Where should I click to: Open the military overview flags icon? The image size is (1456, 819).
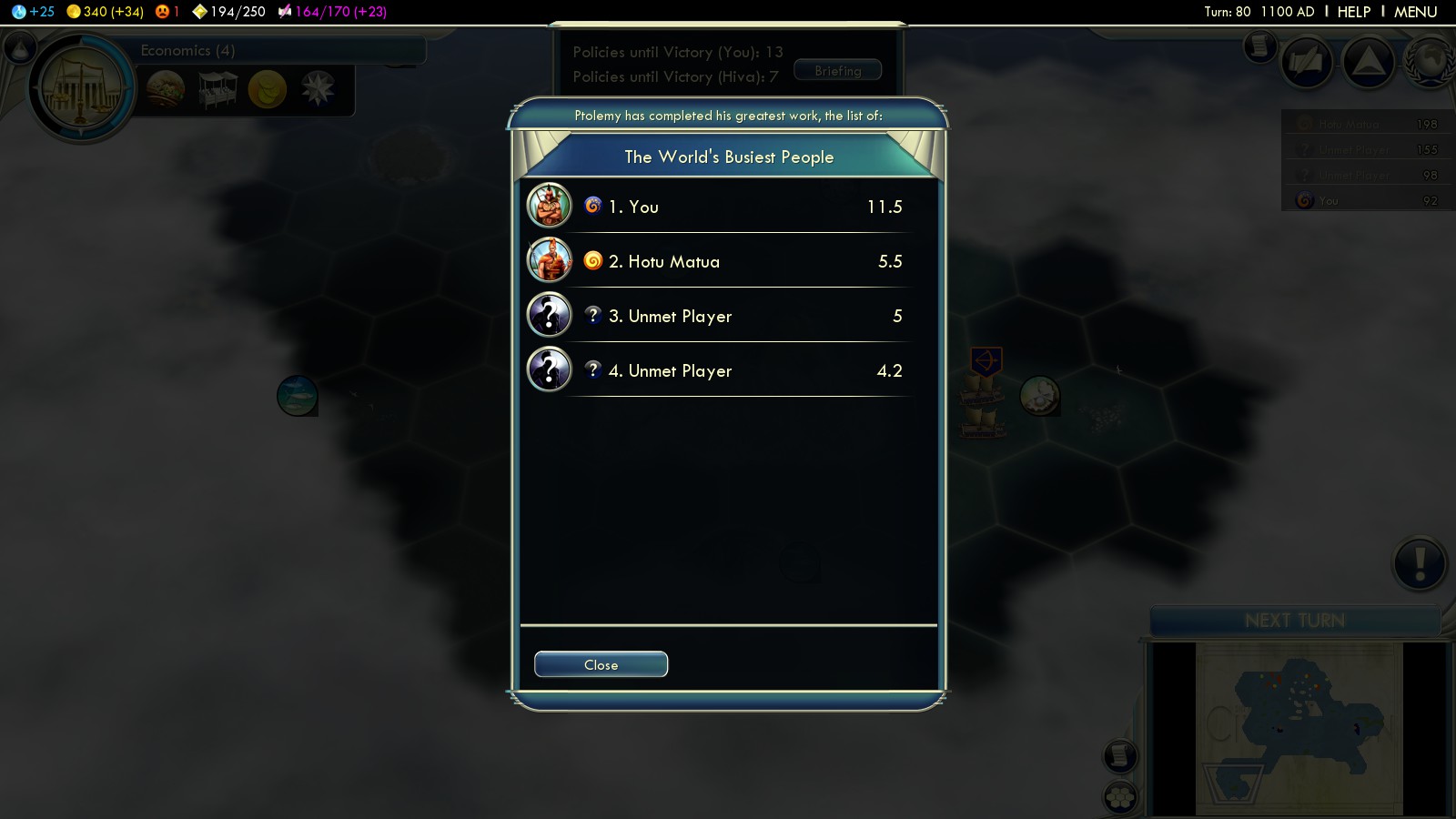click(1307, 62)
